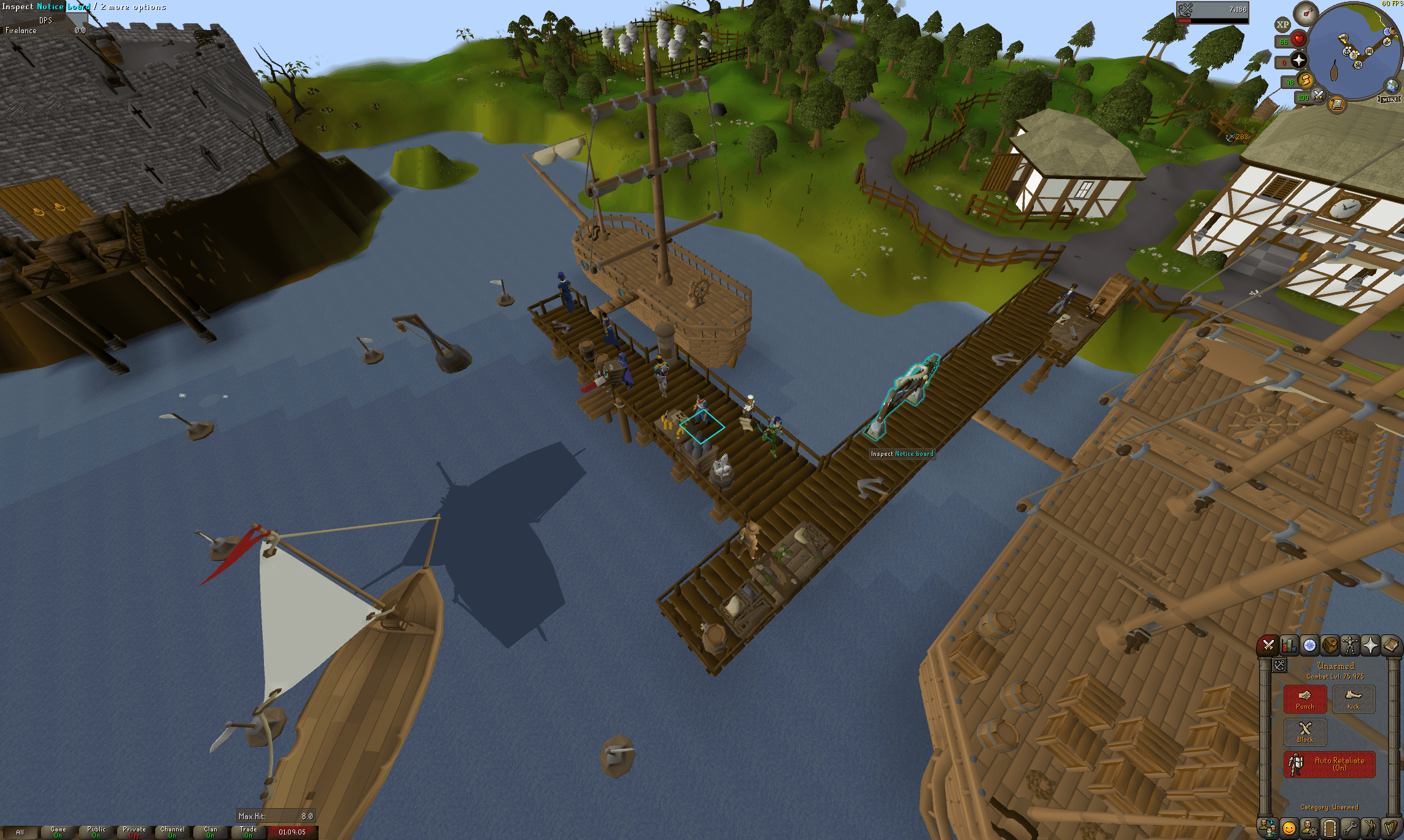Choose the Kick attack style
Image resolution: width=1404 pixels, height=840 pixels.
(x=1353, y=699)
